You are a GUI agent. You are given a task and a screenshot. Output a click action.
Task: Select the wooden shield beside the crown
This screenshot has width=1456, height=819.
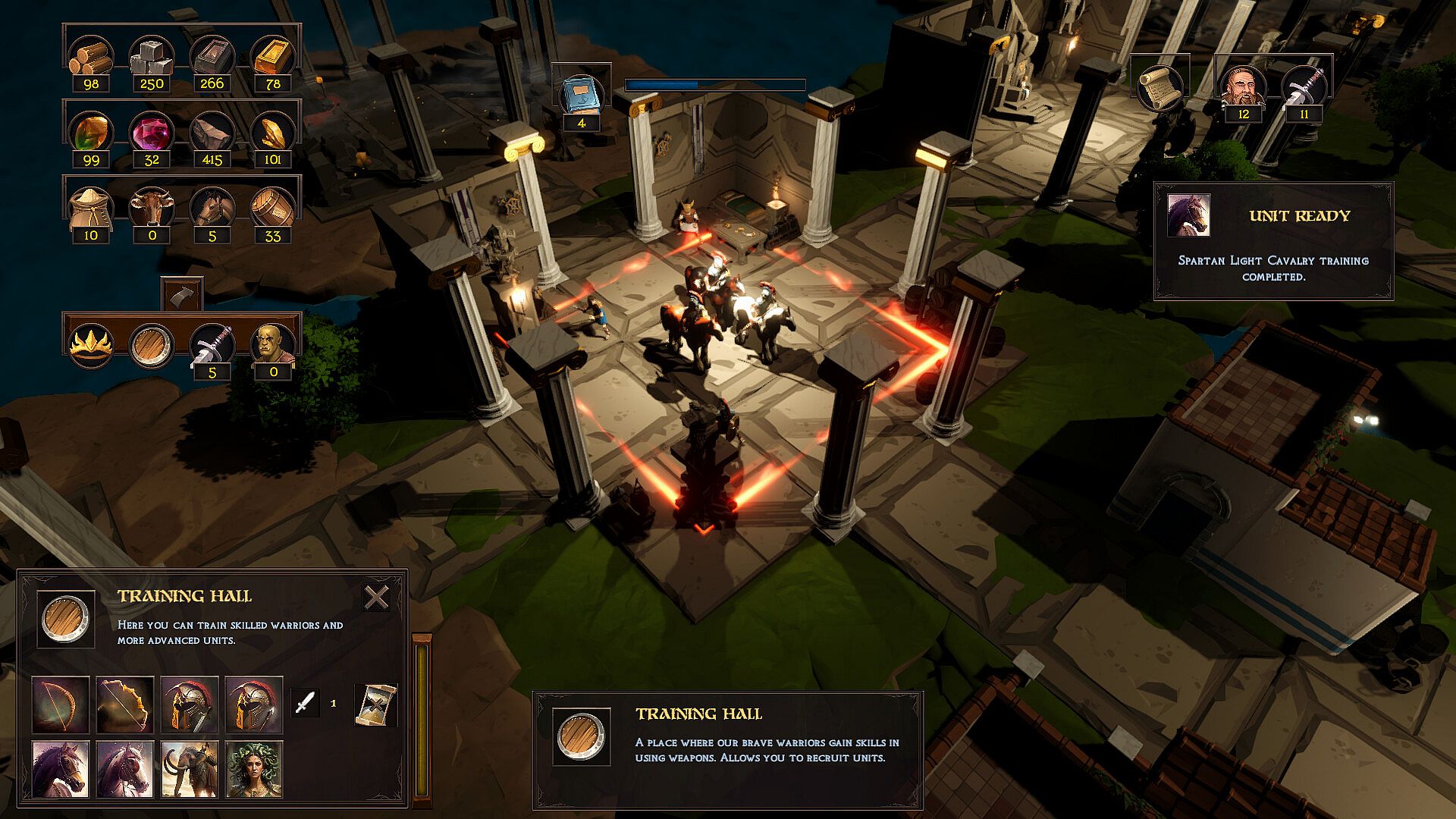(x=152, y=345)
